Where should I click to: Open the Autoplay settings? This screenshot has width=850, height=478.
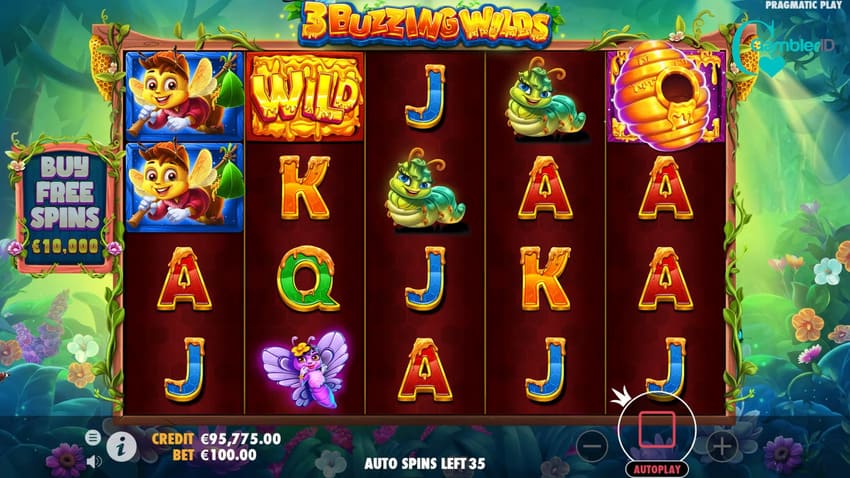pos(656,468)
